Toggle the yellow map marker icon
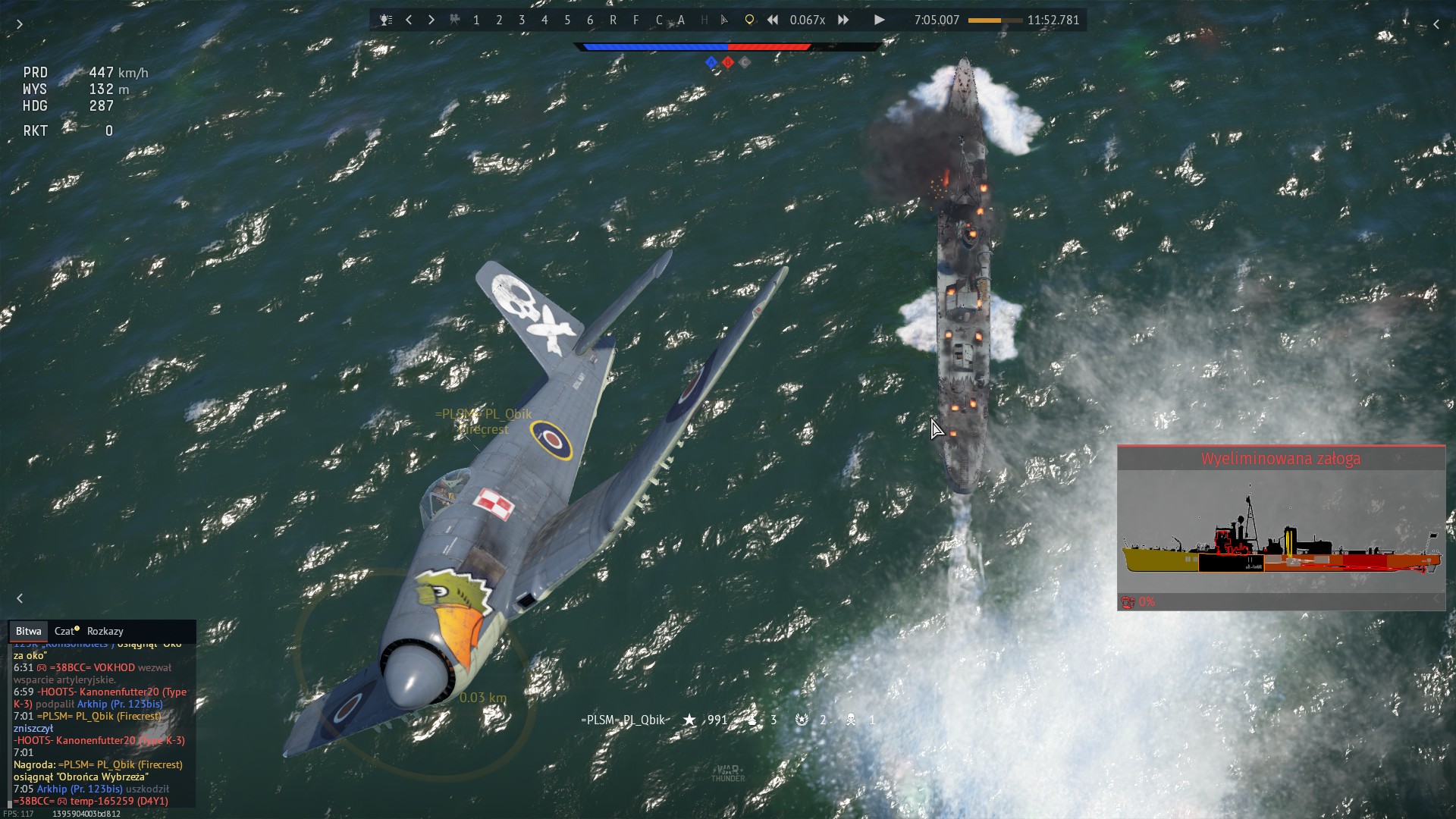 pos(749,20)
